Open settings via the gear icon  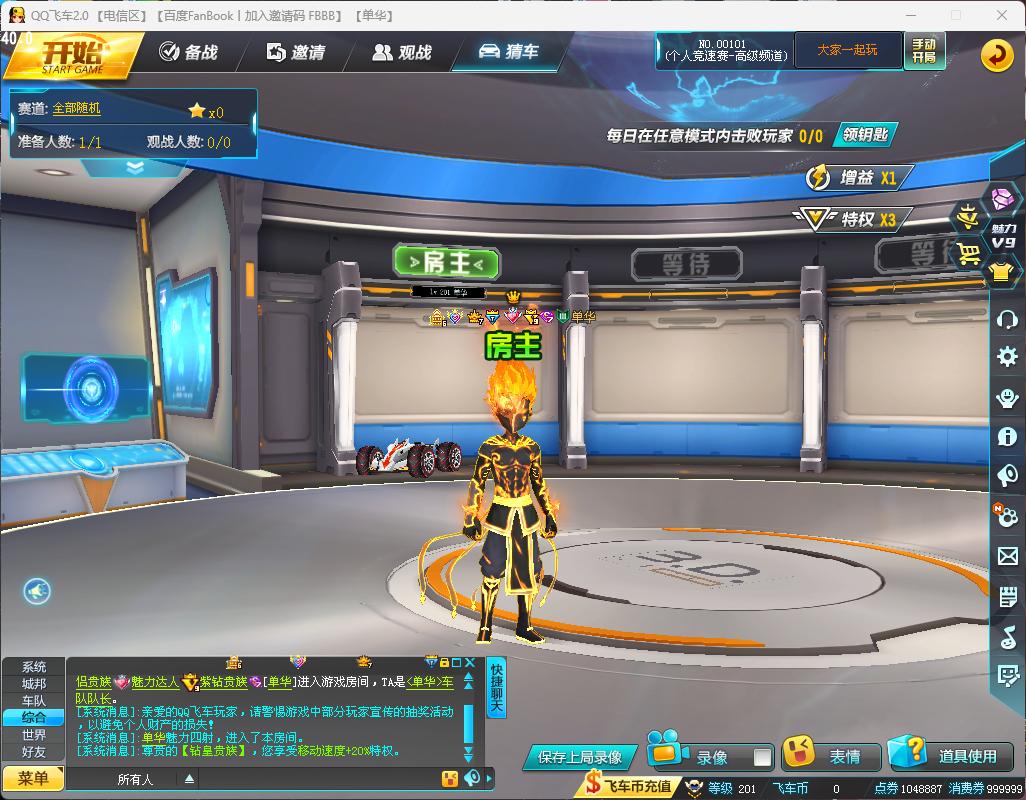click(1007, 357)
